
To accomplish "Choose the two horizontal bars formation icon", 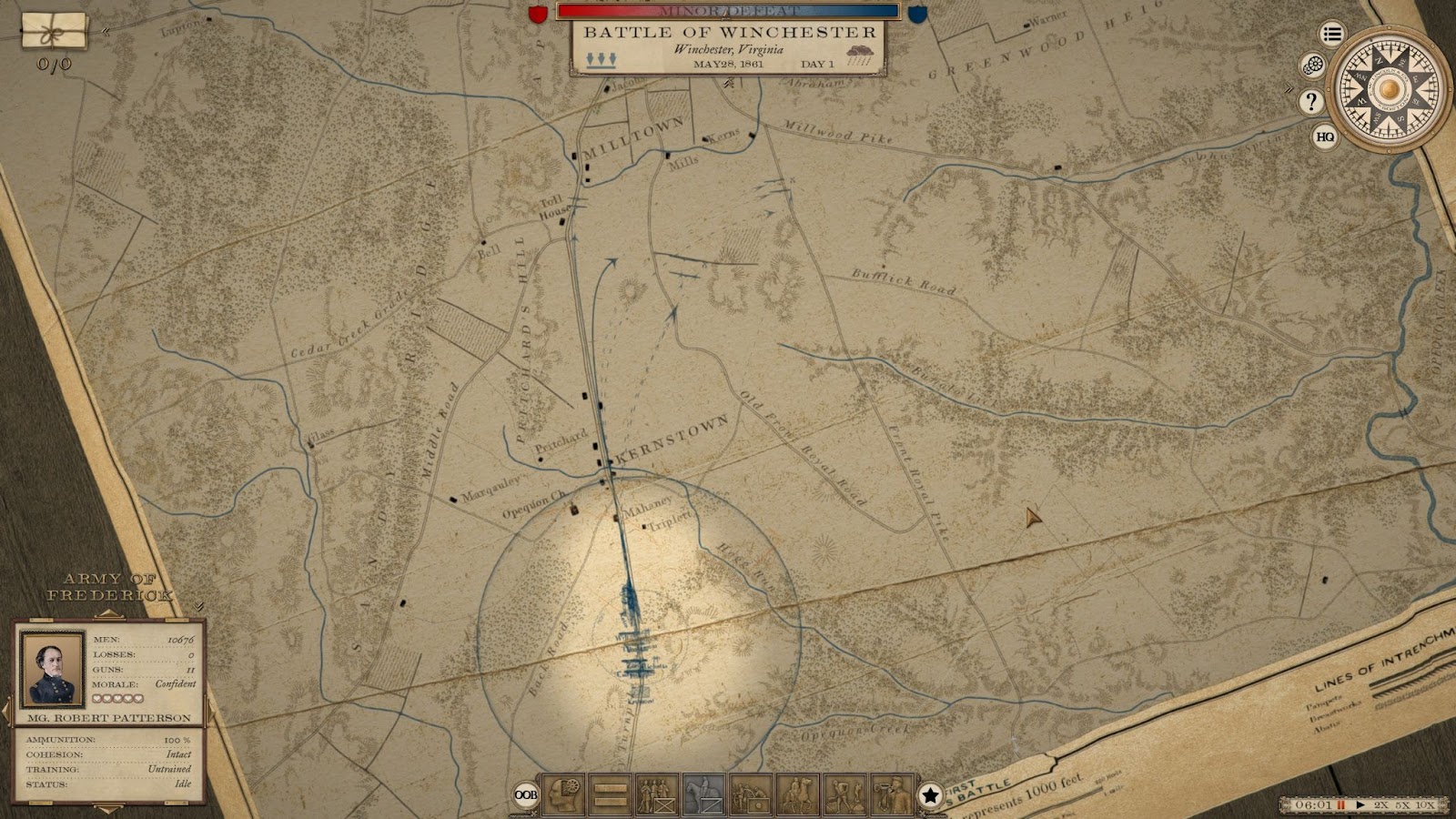I will 611,794.
